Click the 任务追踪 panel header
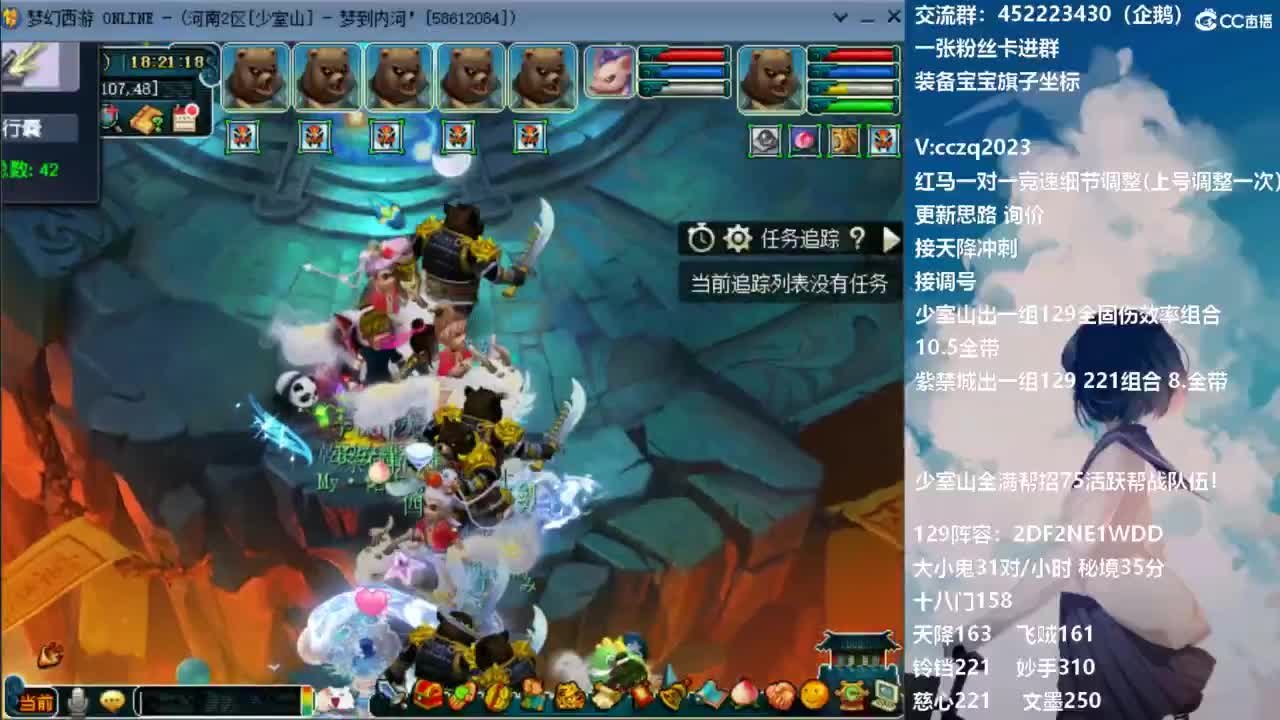 pos(800,240)
